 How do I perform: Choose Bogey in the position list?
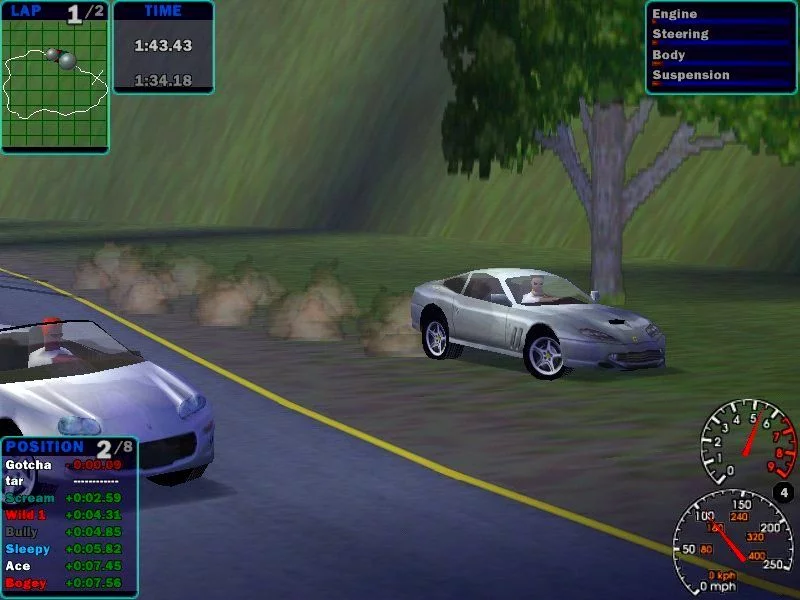26,583
